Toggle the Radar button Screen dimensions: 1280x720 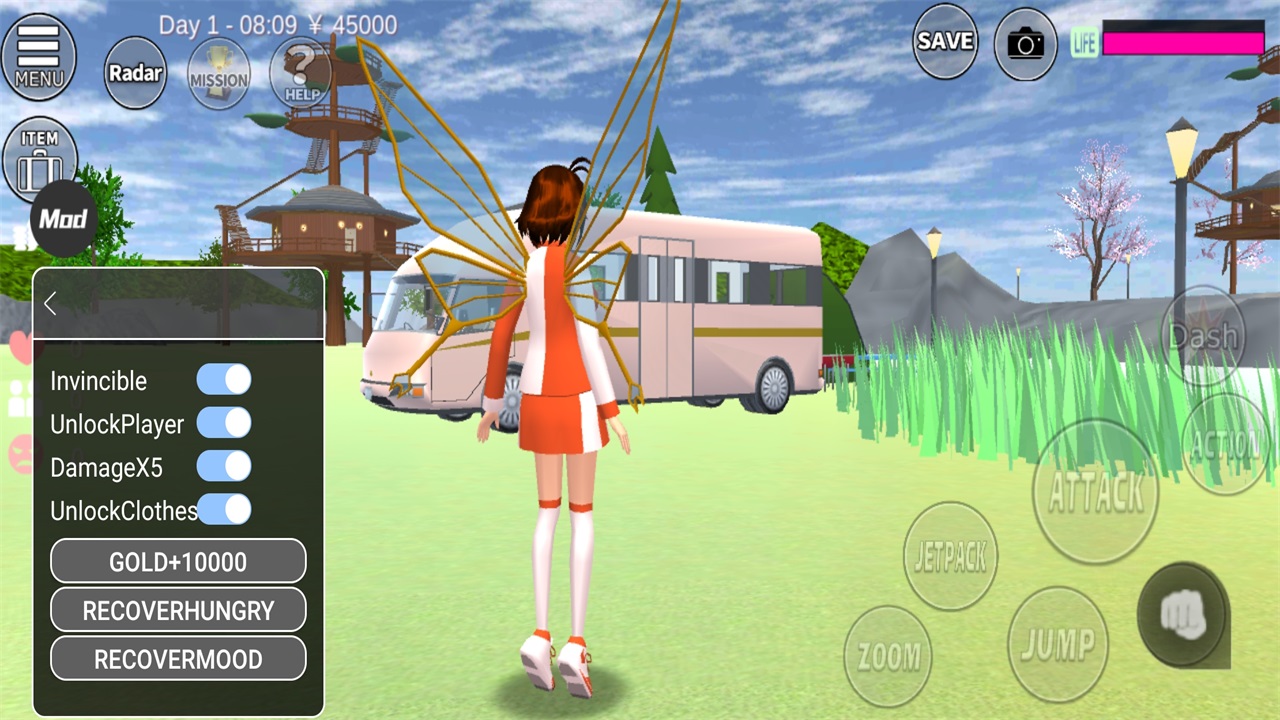[135, 73]
